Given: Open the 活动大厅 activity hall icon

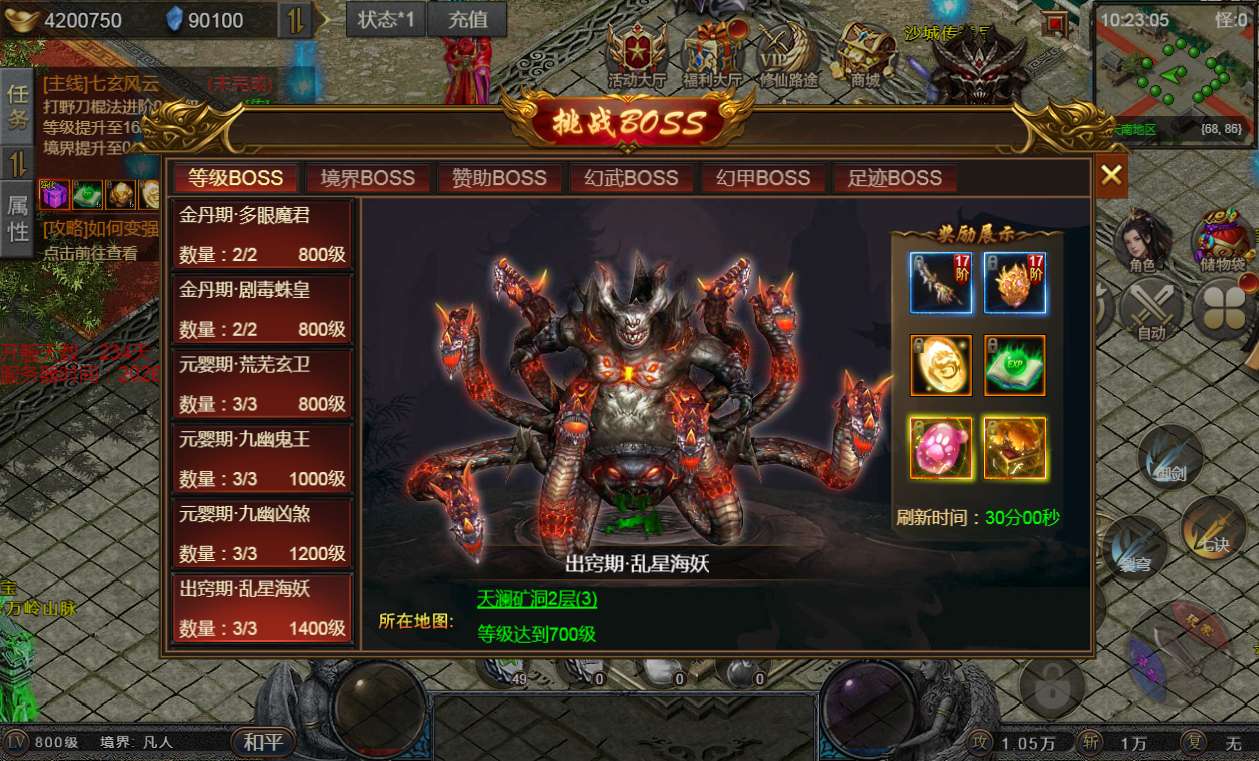Looking at the screenshot, I should 636,55.
